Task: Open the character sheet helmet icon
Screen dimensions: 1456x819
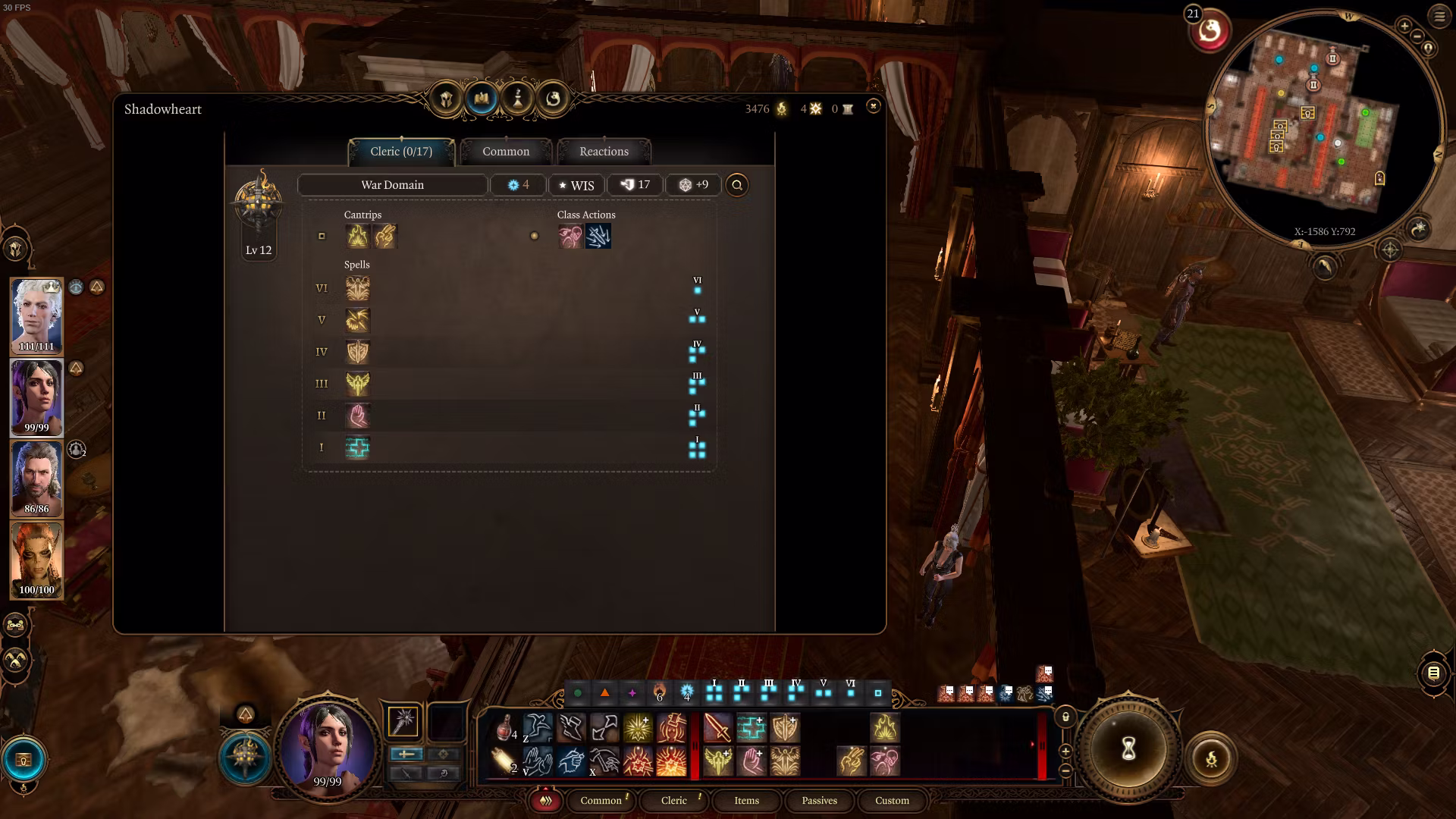Action: [446, 99]
